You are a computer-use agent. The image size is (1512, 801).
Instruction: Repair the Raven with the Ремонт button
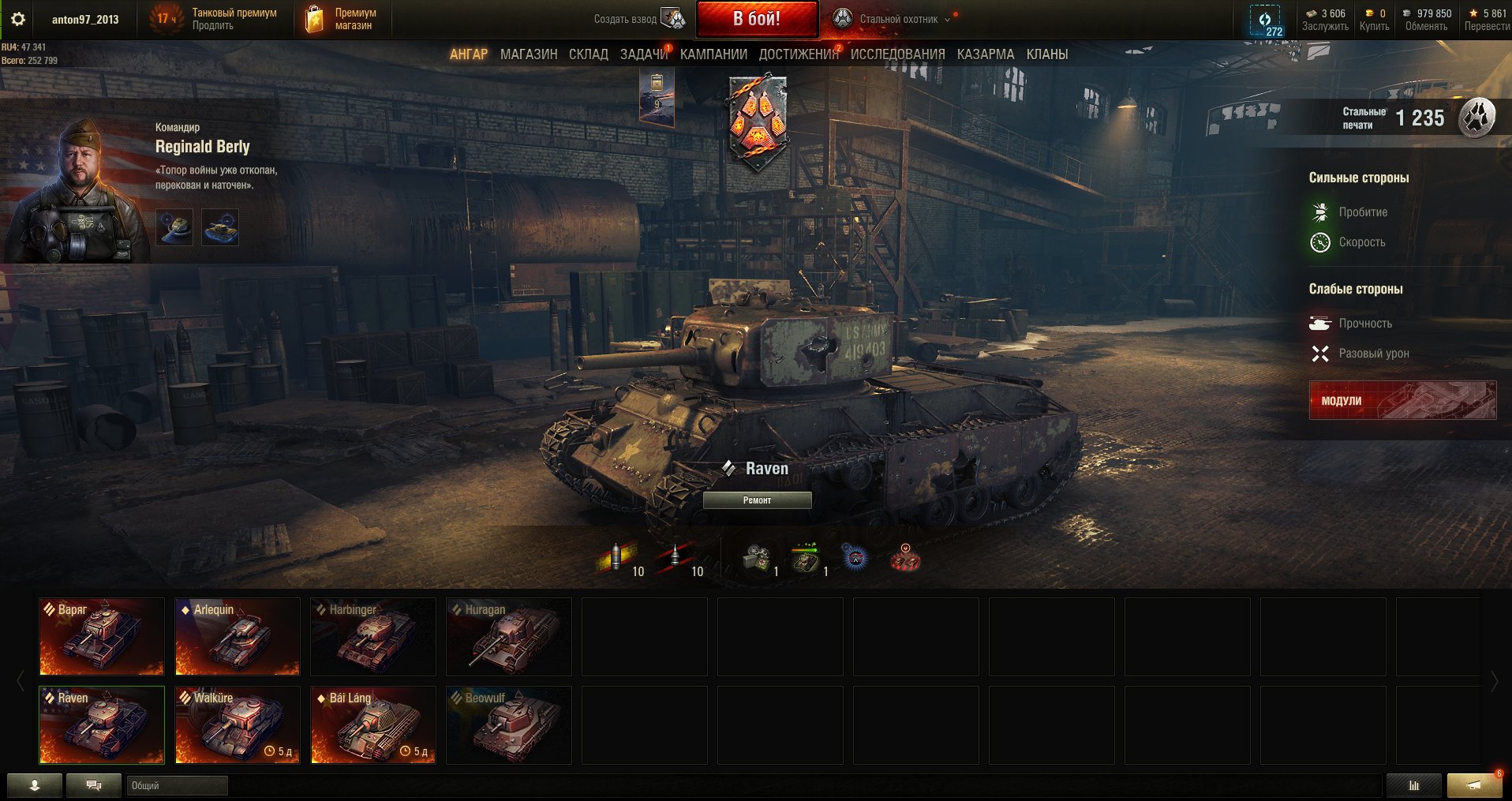click(x=757, y=500)
